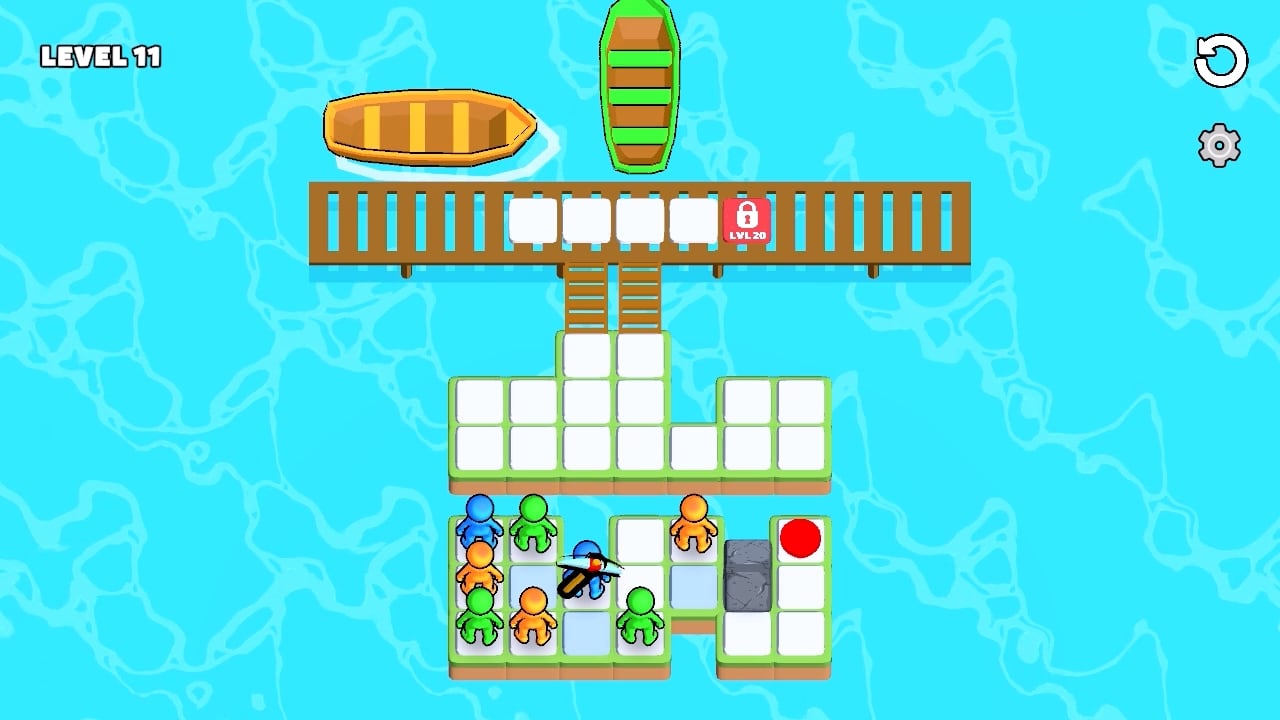Image resolution: width=1280 pixels, height=720 pixels.
Task: Tap the left ladder connecting to the dock
Action: [585, 300]
